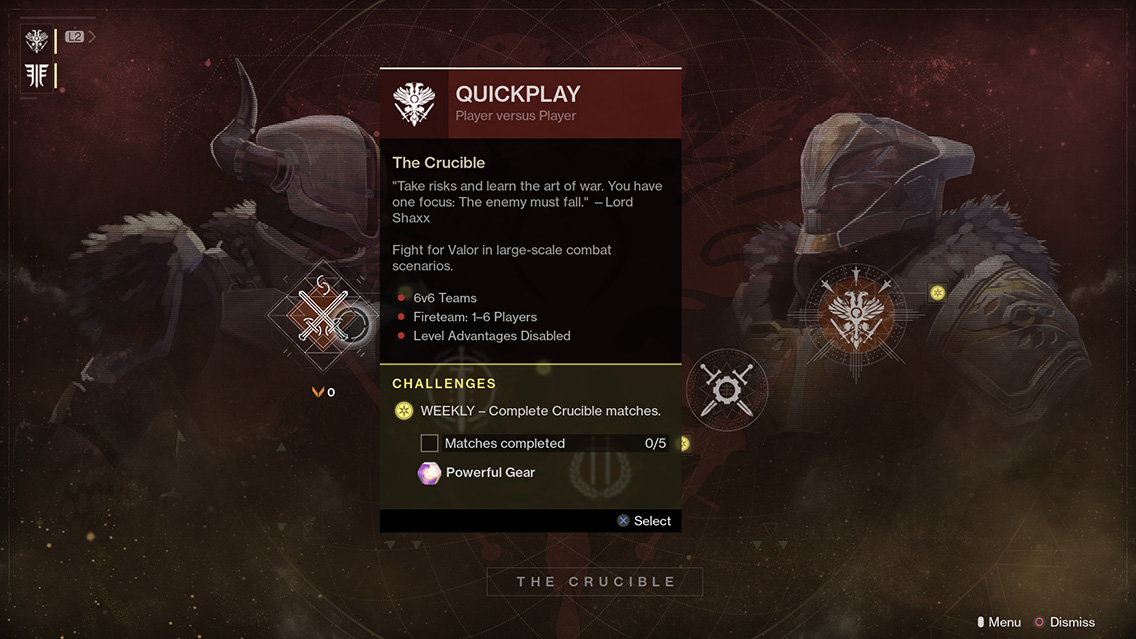Inspect the Powerful Gear reward icon
Viewport: 1136px width, 639px height.
click(x=429, y=473)
